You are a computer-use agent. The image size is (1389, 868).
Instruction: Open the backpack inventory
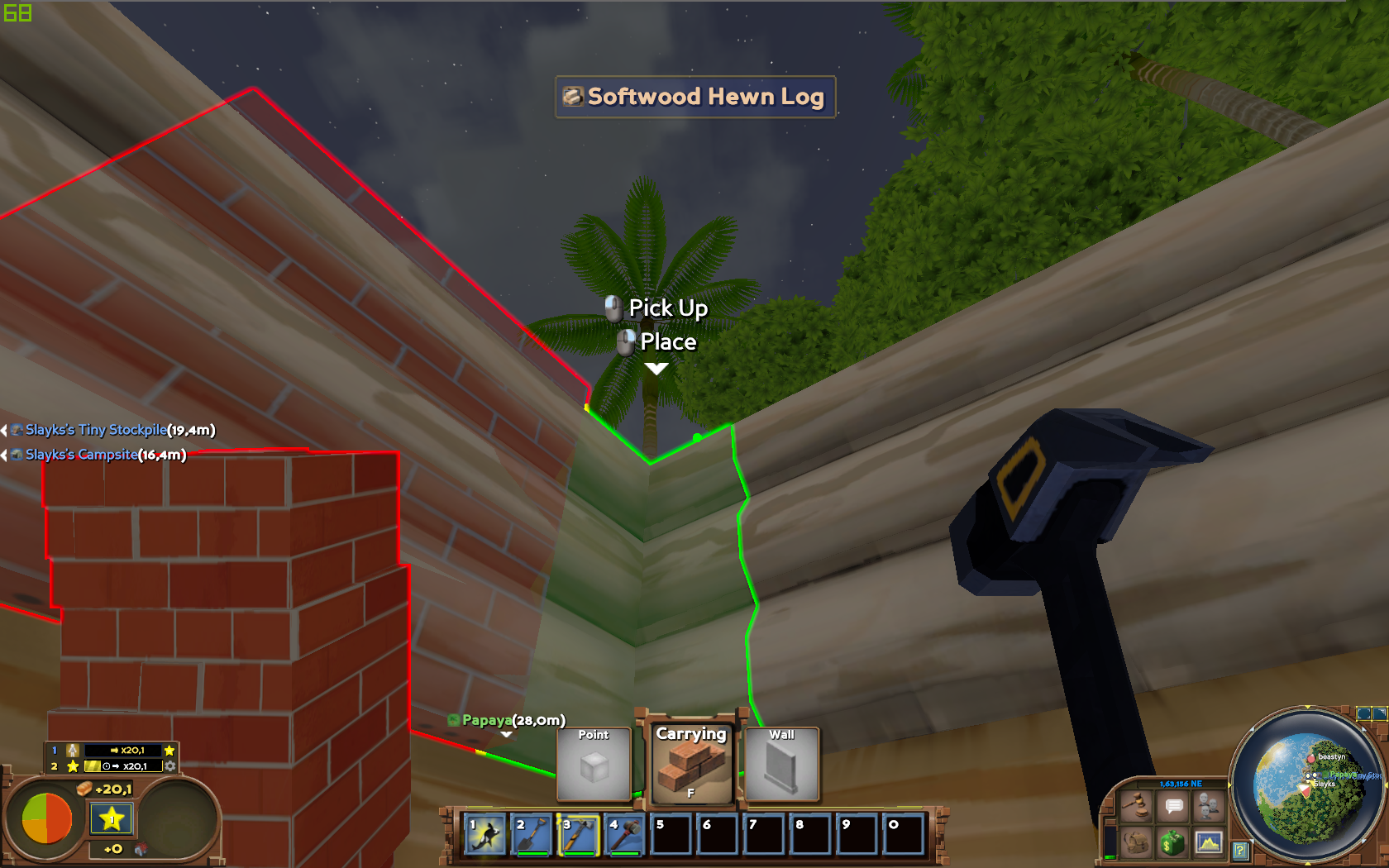1135,842
